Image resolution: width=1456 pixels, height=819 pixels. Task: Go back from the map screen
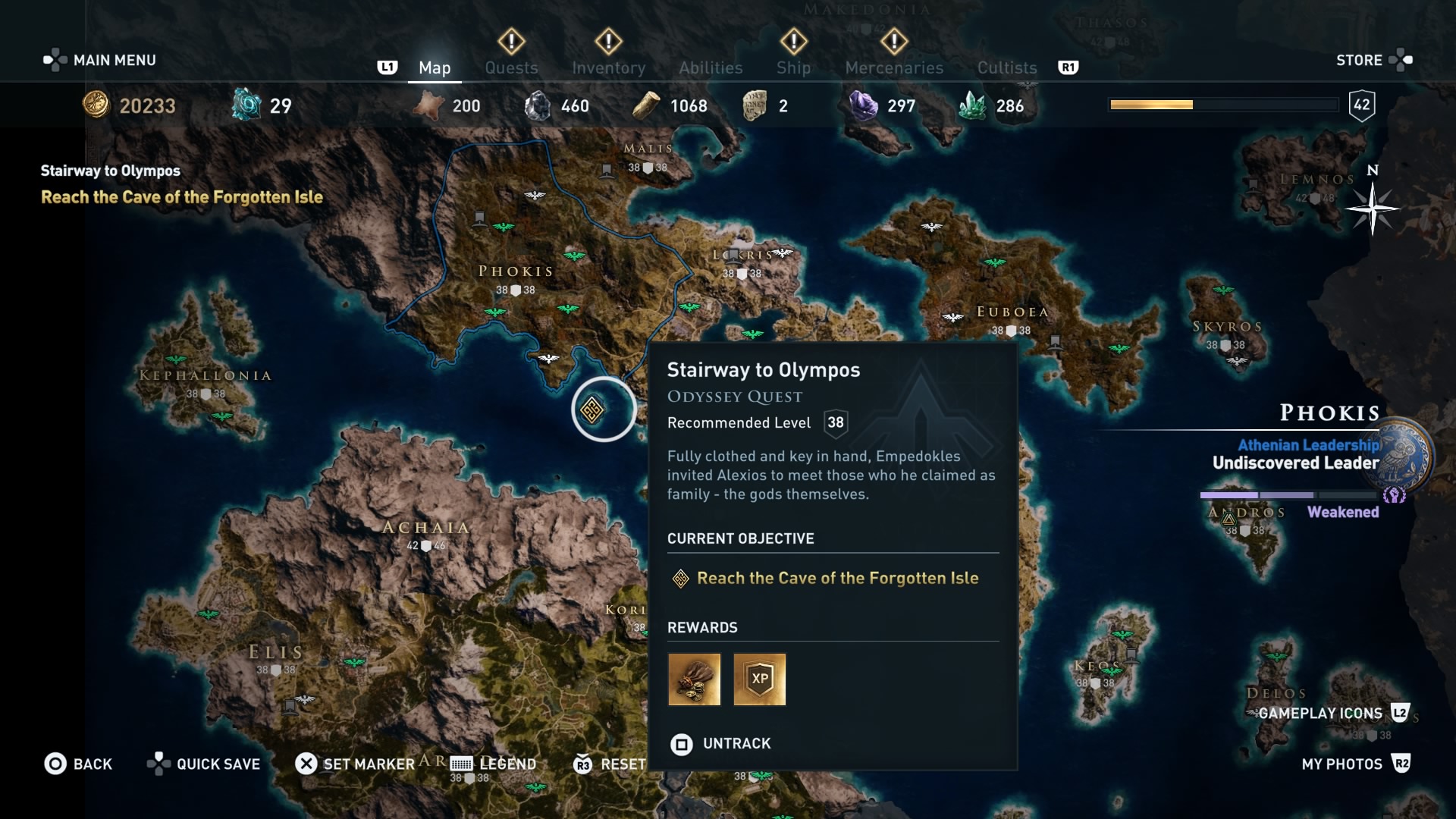[79, 764]
